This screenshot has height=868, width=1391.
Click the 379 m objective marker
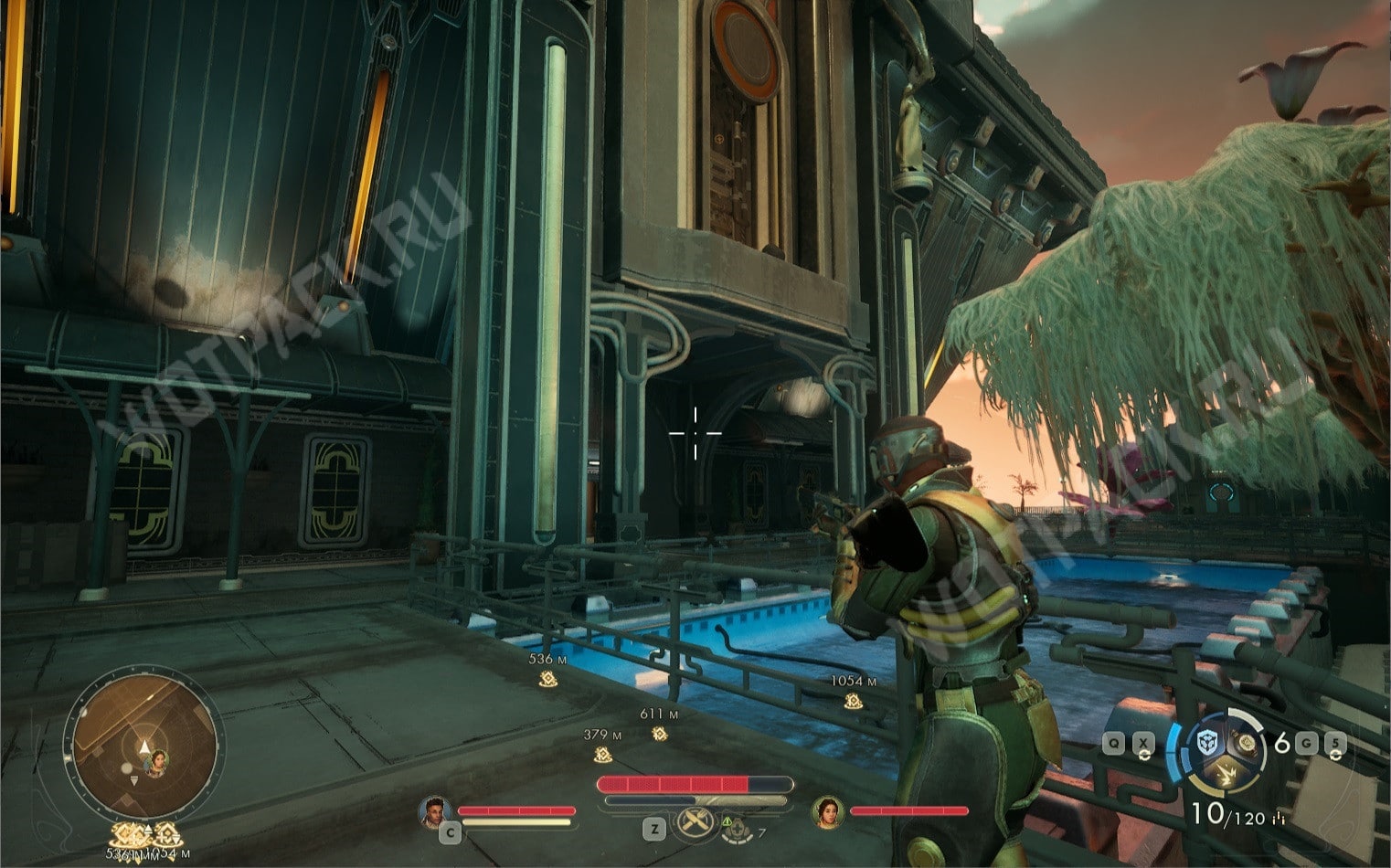tap(602, 755)
